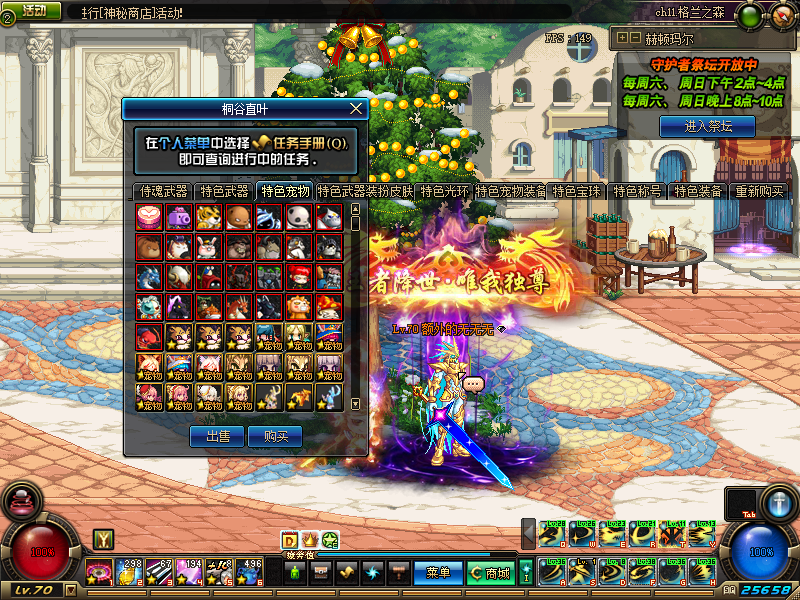Select the 特色宠物 tab
This screenshot has width=800, height=600.
pos(284,191)
